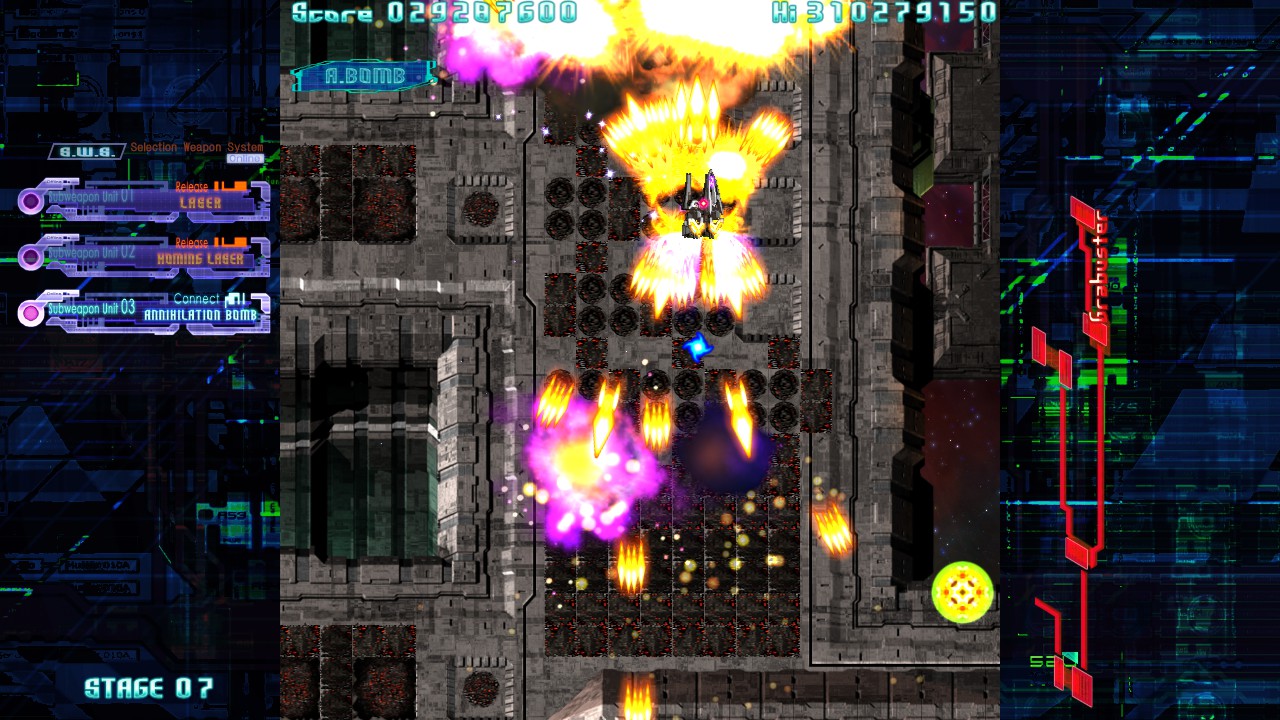Click the A.BOMB weapon indicator
This screenshot has height=720, width=1280.
pyautogui.click(x=364, y=76)
